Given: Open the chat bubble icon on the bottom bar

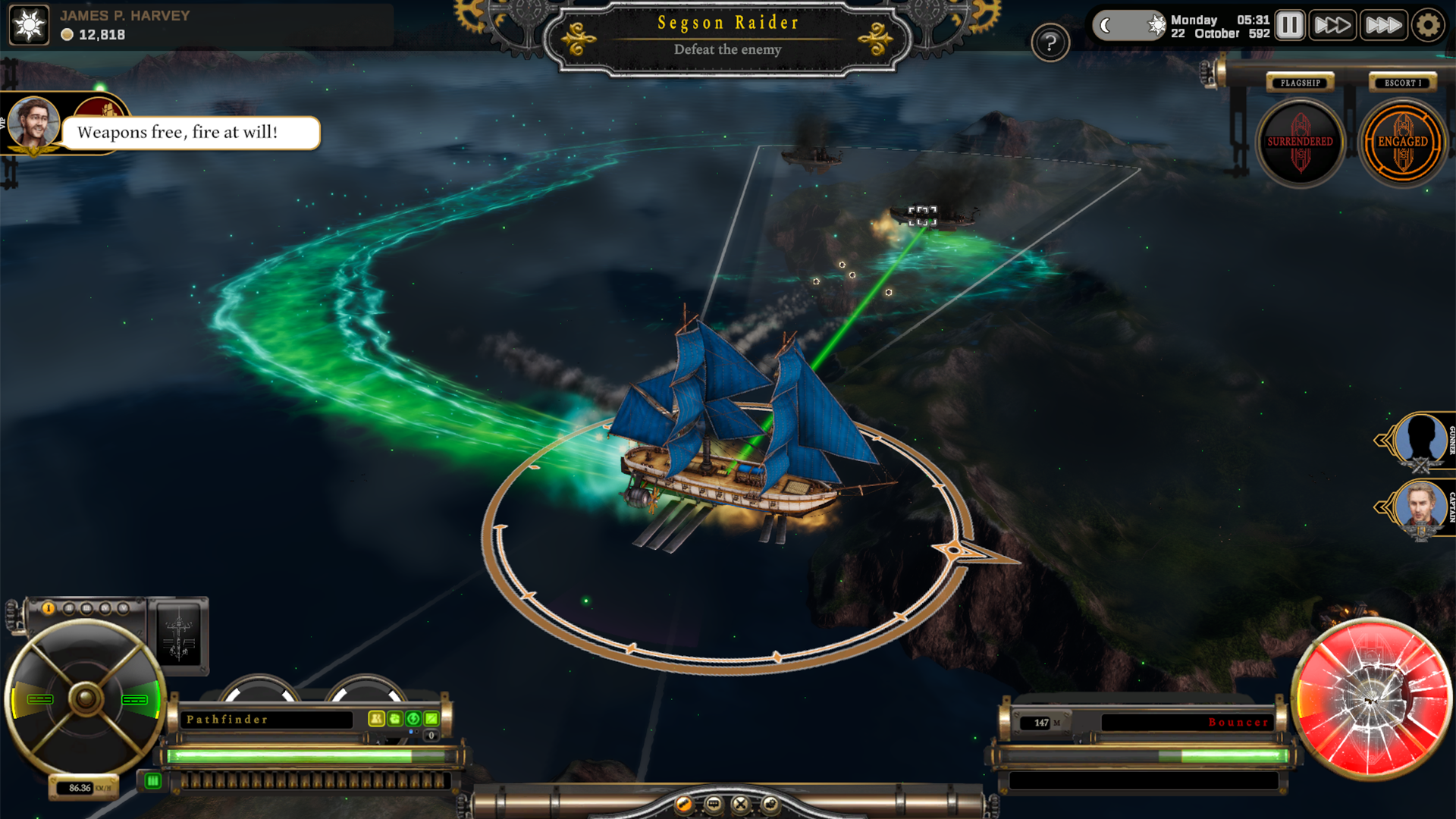Looking at the screenshot, I should tap(713, 803).
